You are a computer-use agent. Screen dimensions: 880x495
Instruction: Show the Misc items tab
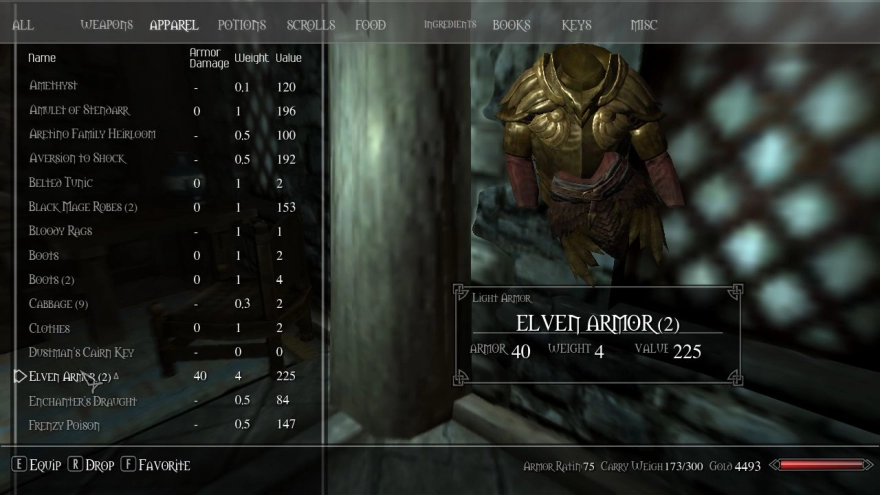coord(644,25)
